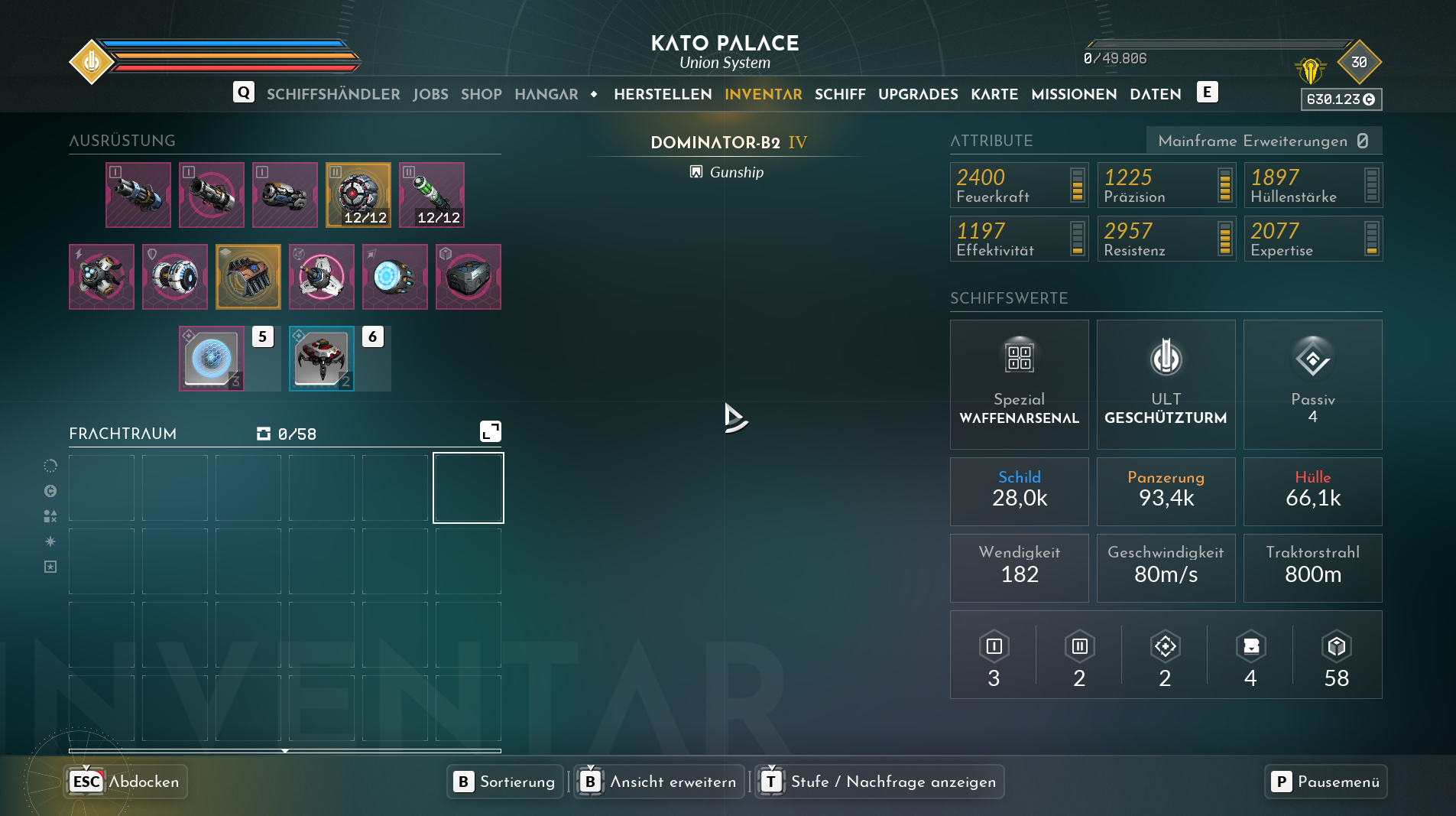1456x816 pixels.
Task: Select the green missile launcher weapon slot
Action: click(x=432, y=195)
